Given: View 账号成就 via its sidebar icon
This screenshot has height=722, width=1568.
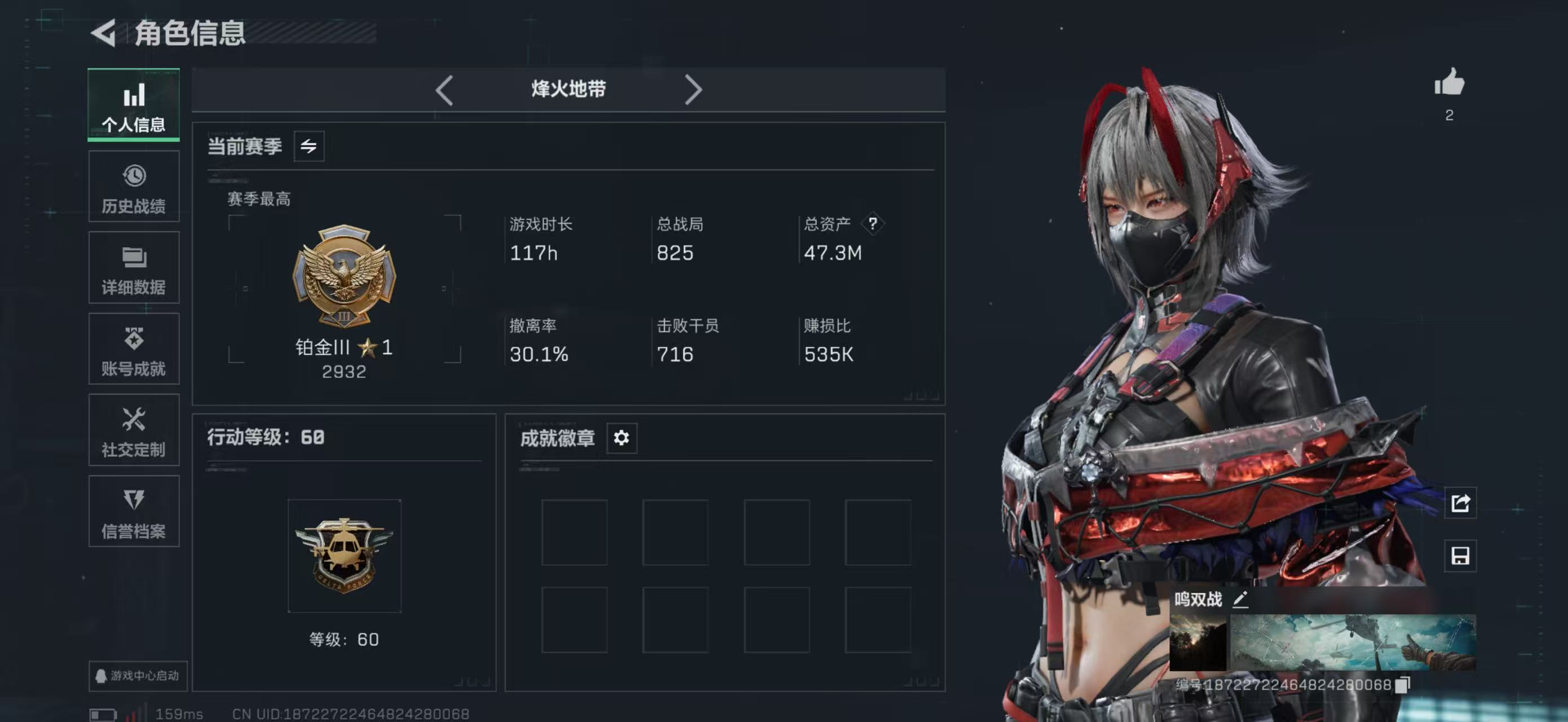Looking at the screenshot, I should click(x=133, y=349).
